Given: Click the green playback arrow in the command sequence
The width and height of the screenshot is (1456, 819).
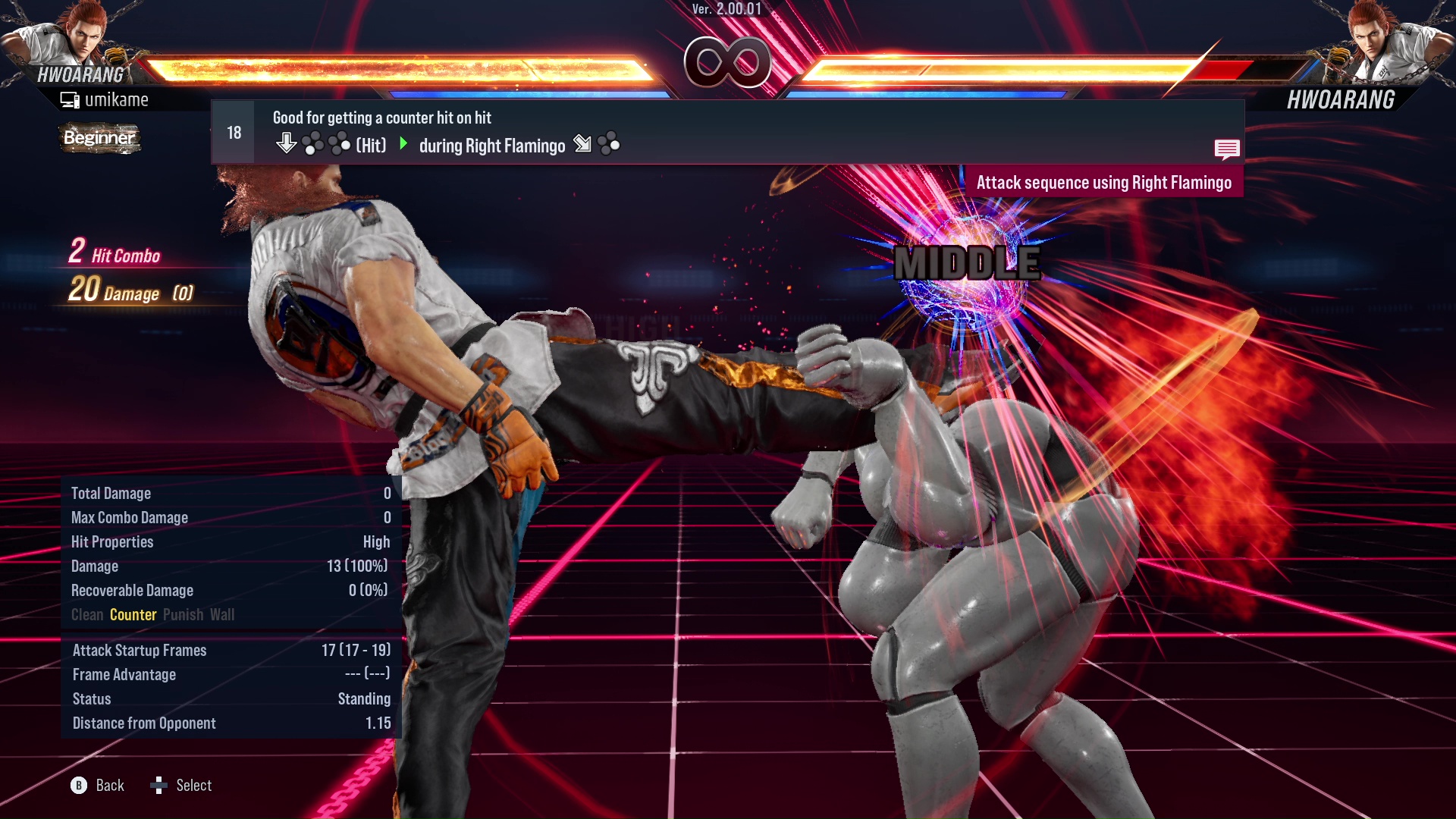Looking at the screenshot, I should pyautogui.click(x=402, y=146).
